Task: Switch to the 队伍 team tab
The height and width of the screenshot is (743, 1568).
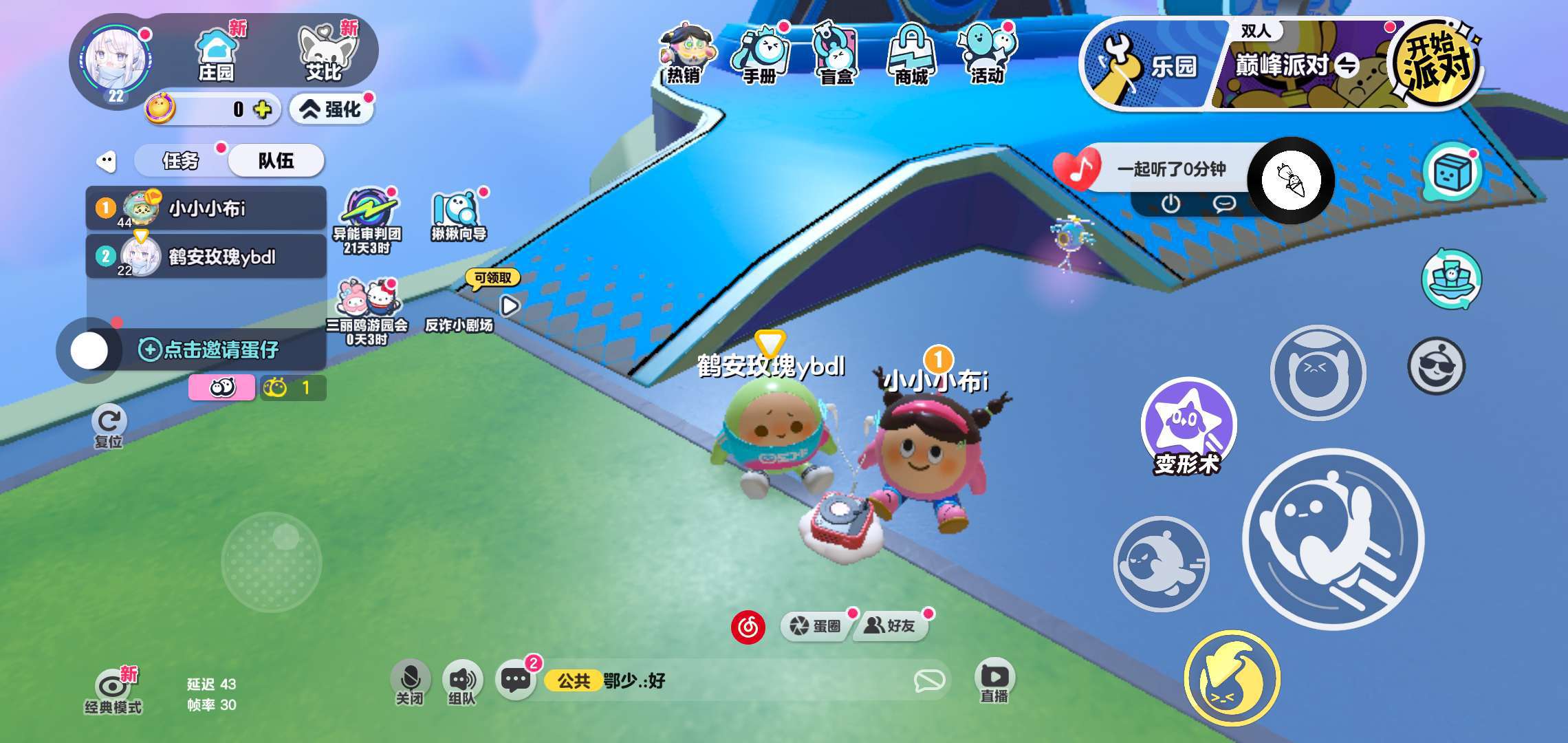Action: pos(276,161)
